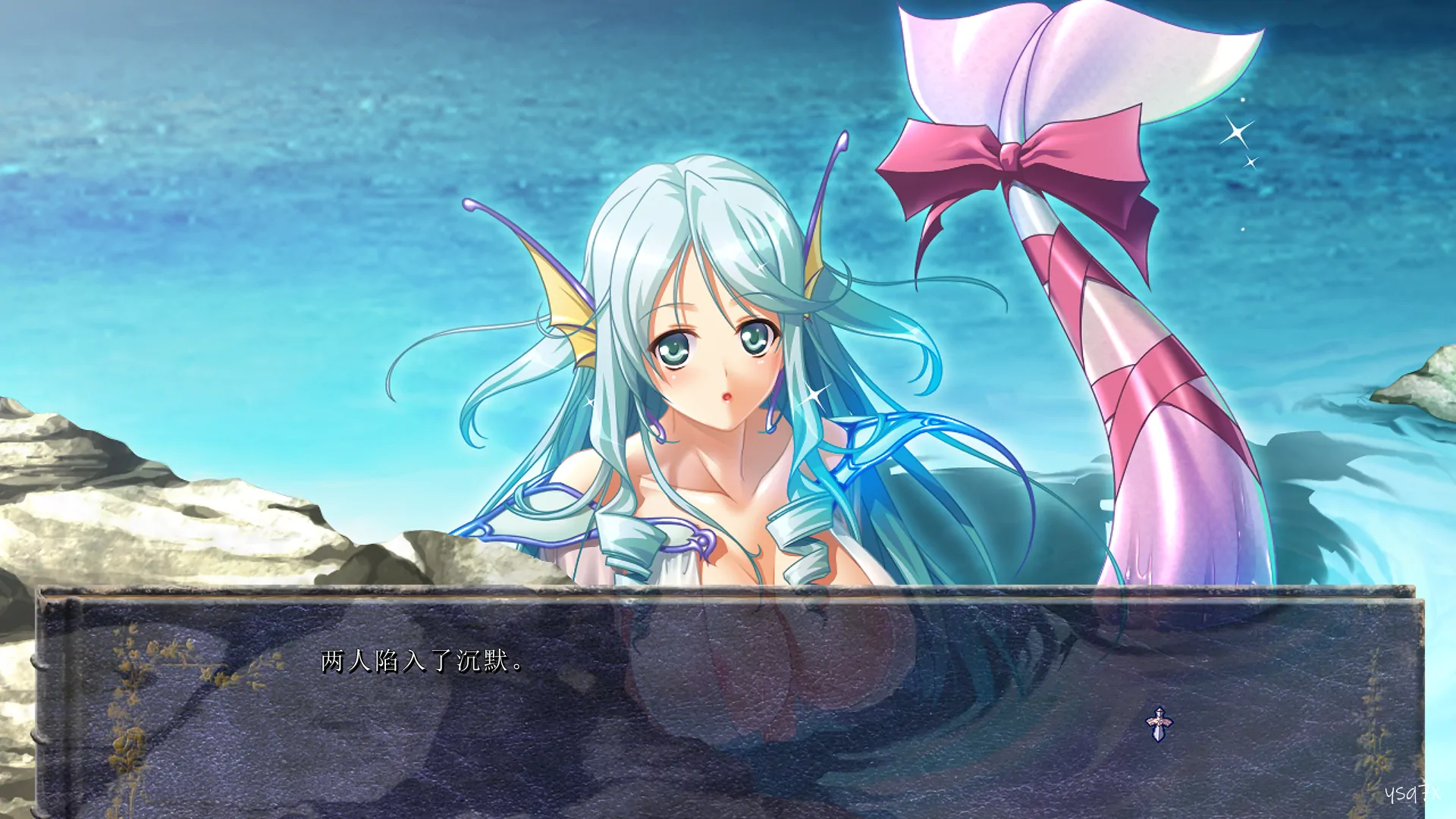Click the sword-shaped continue indicator

1158,724
